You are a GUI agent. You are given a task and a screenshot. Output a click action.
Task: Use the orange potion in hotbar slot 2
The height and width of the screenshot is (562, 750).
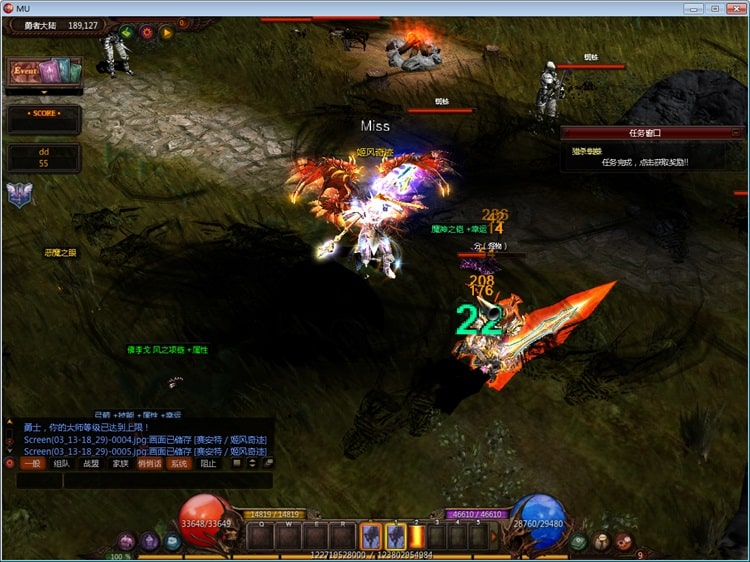pos(416,537)
